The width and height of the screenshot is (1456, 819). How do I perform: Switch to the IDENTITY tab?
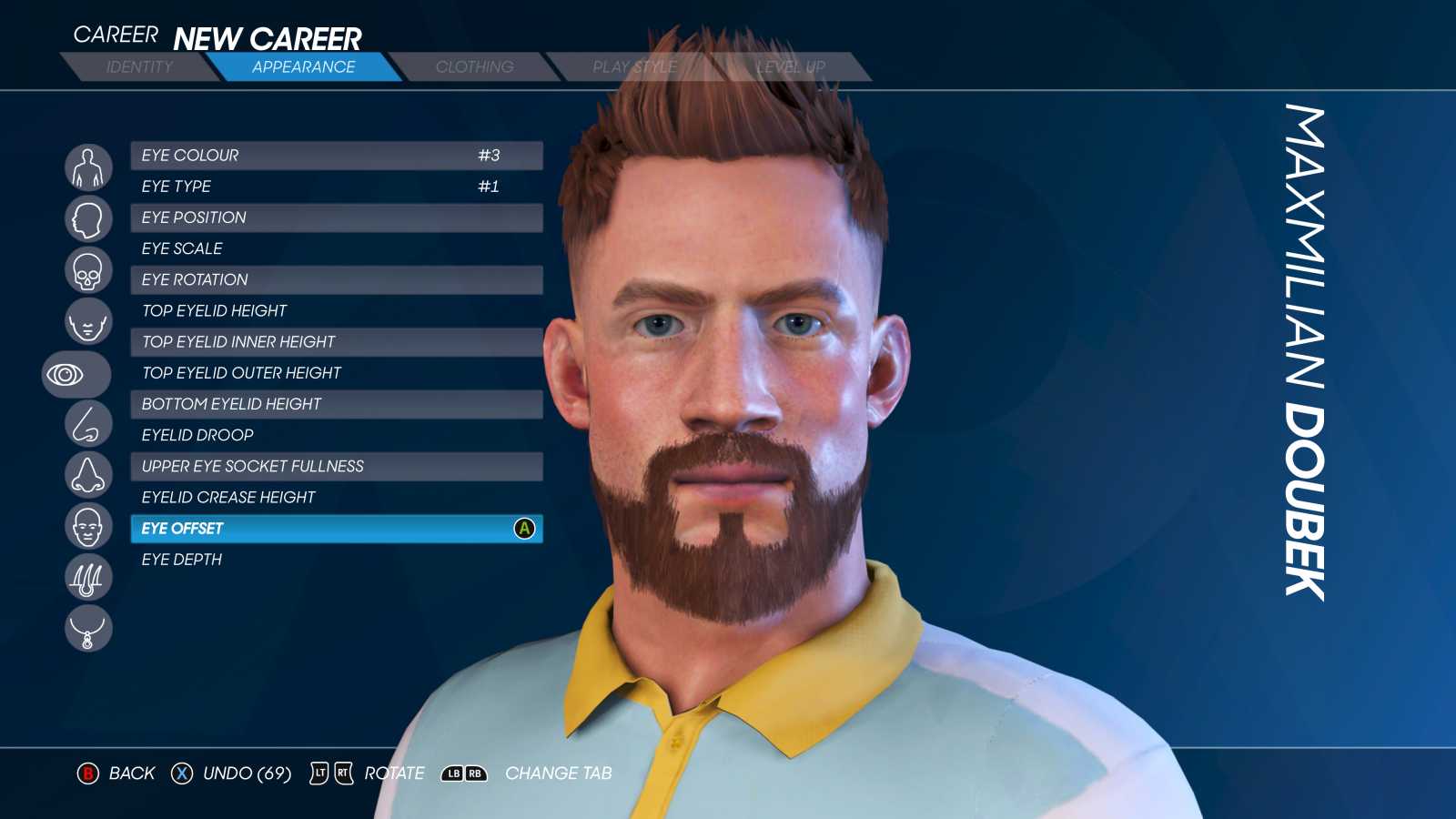coord(138,66)
